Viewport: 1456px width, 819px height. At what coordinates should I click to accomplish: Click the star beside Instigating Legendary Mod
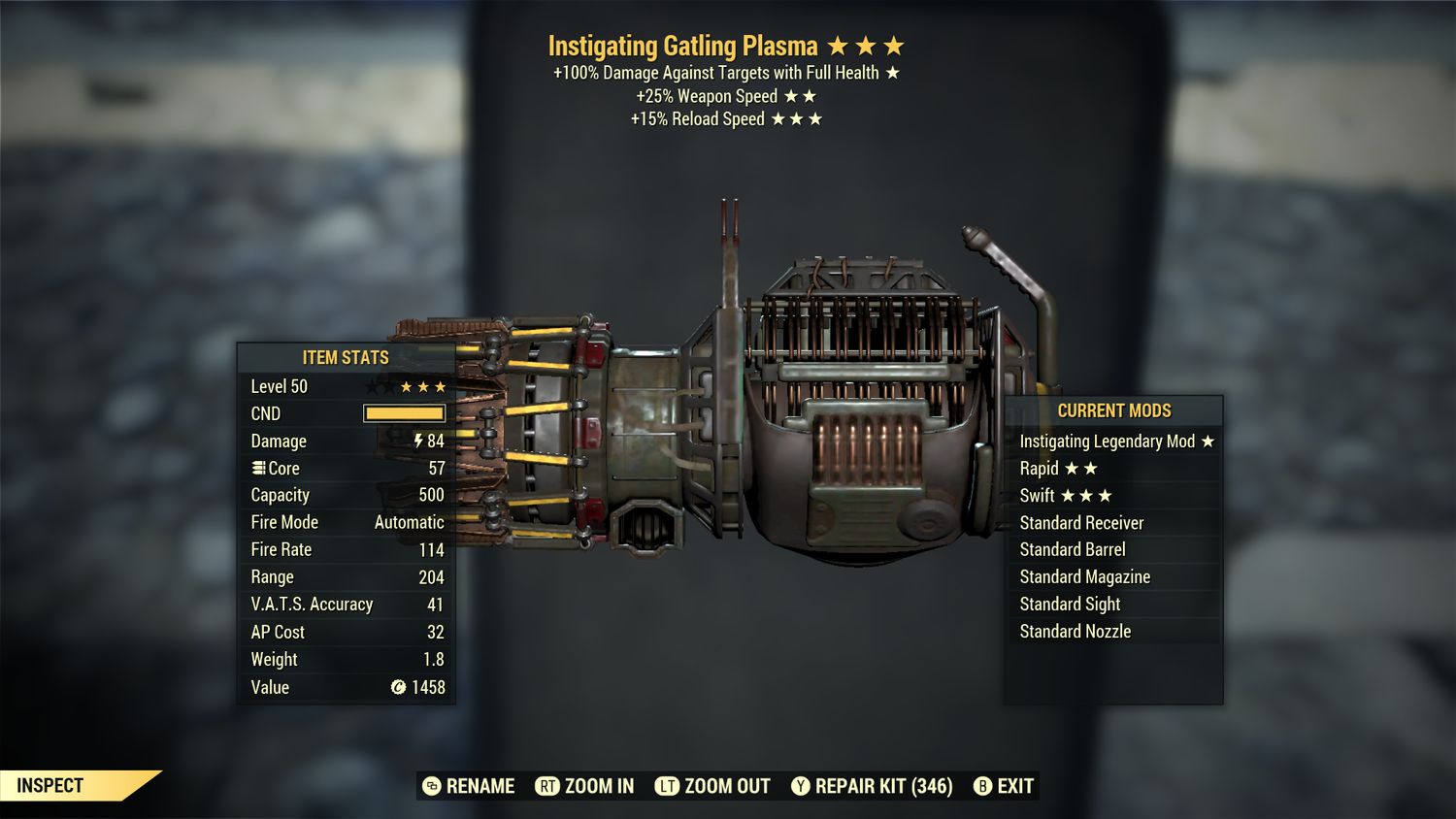pos(1208,441)
